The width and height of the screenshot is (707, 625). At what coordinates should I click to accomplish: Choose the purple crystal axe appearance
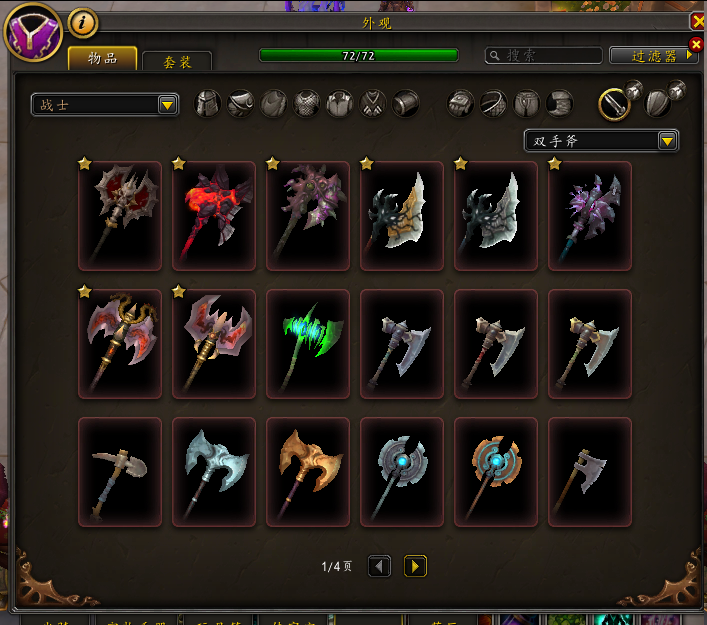coord(590,216)
